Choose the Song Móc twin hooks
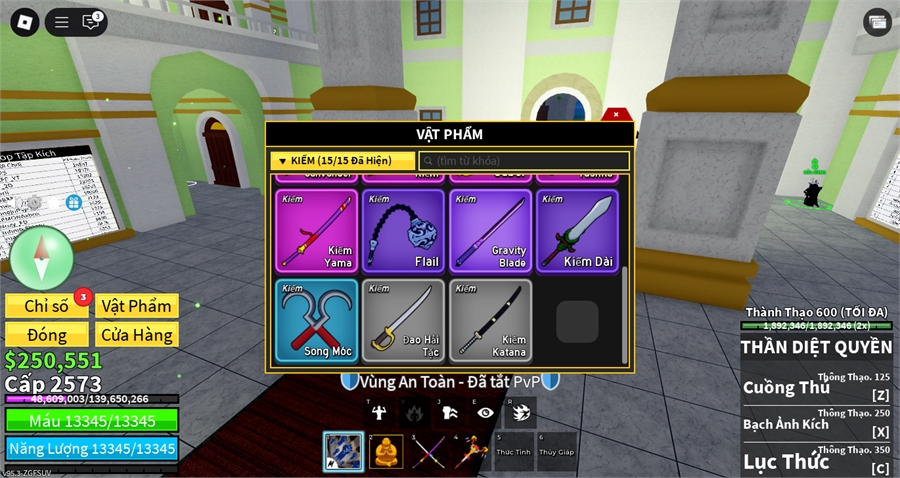 point(315,320)
